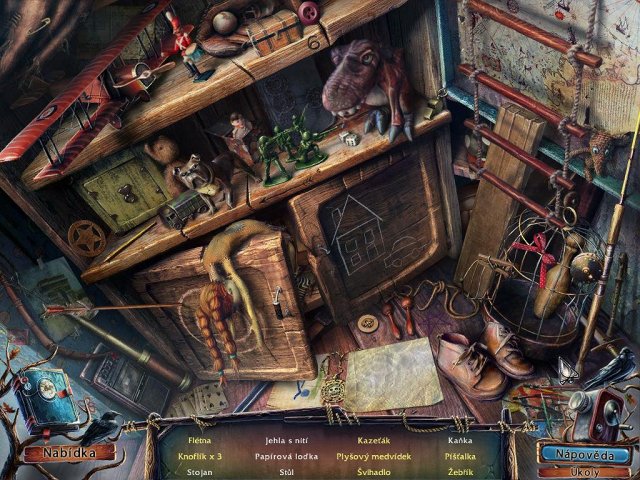Select Jehla s nití list entry

pos(285,439)
